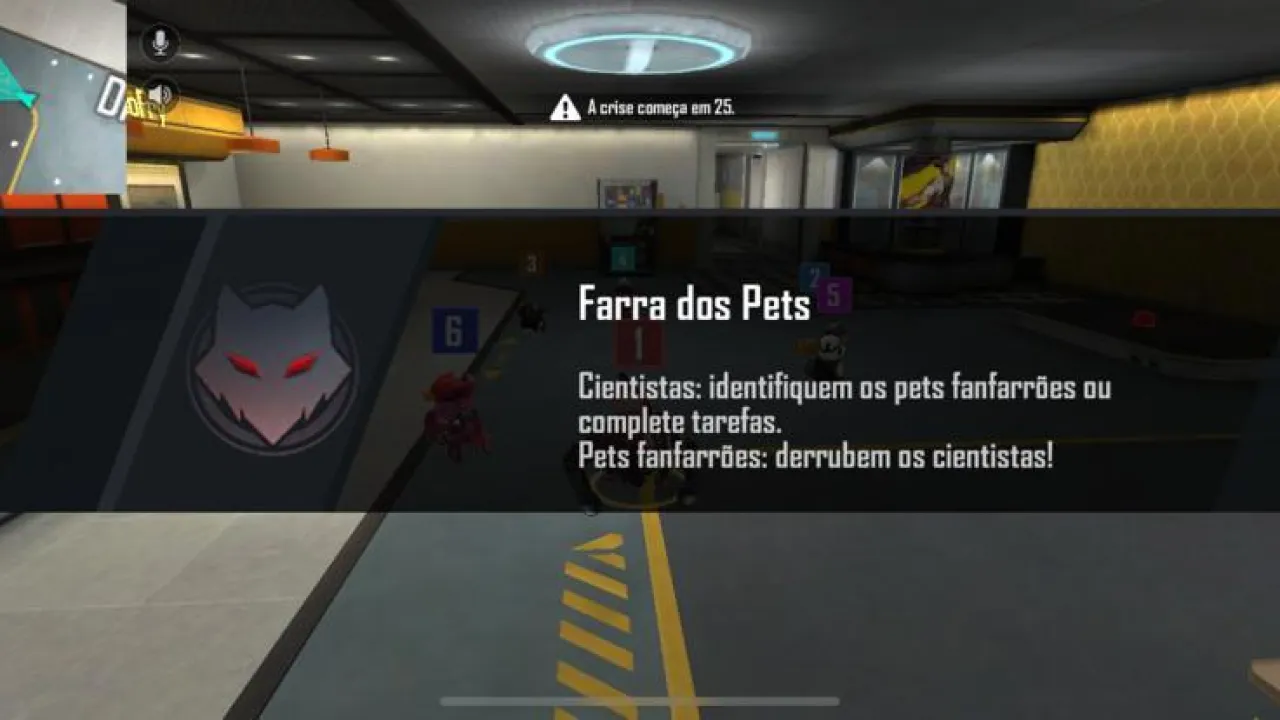
Task: Toggle the voice chat channel indicator
Action: (x=158, y=40)
